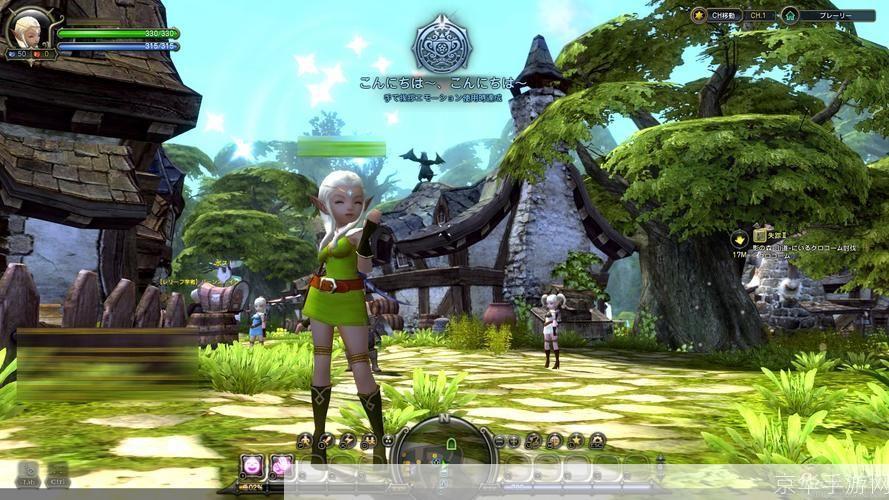The image size is (889, 500).
Task: Select the プレーリー location button
Action: [824, 15]
